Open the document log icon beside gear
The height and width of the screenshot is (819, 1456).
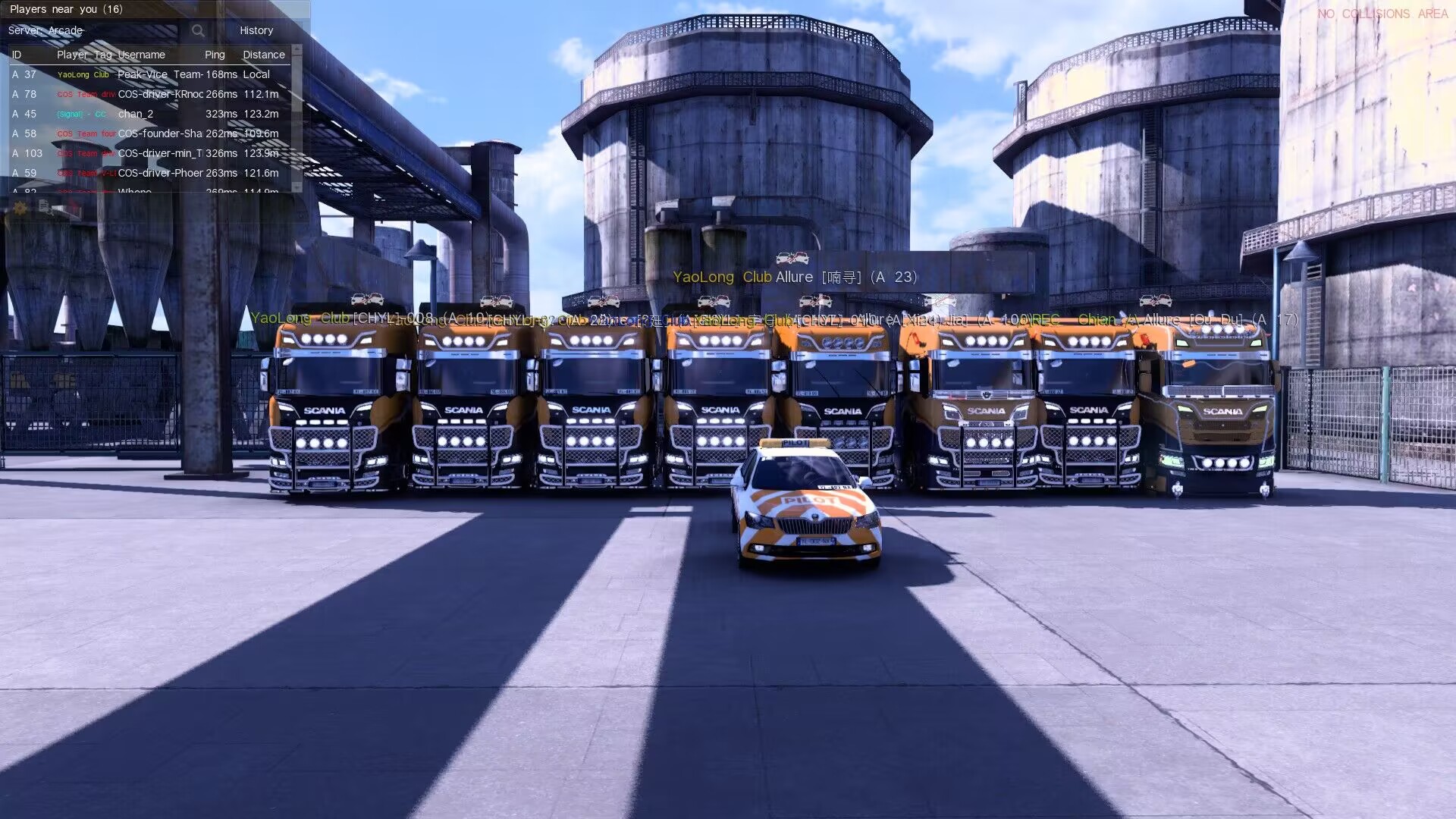[x=45, y=206]
